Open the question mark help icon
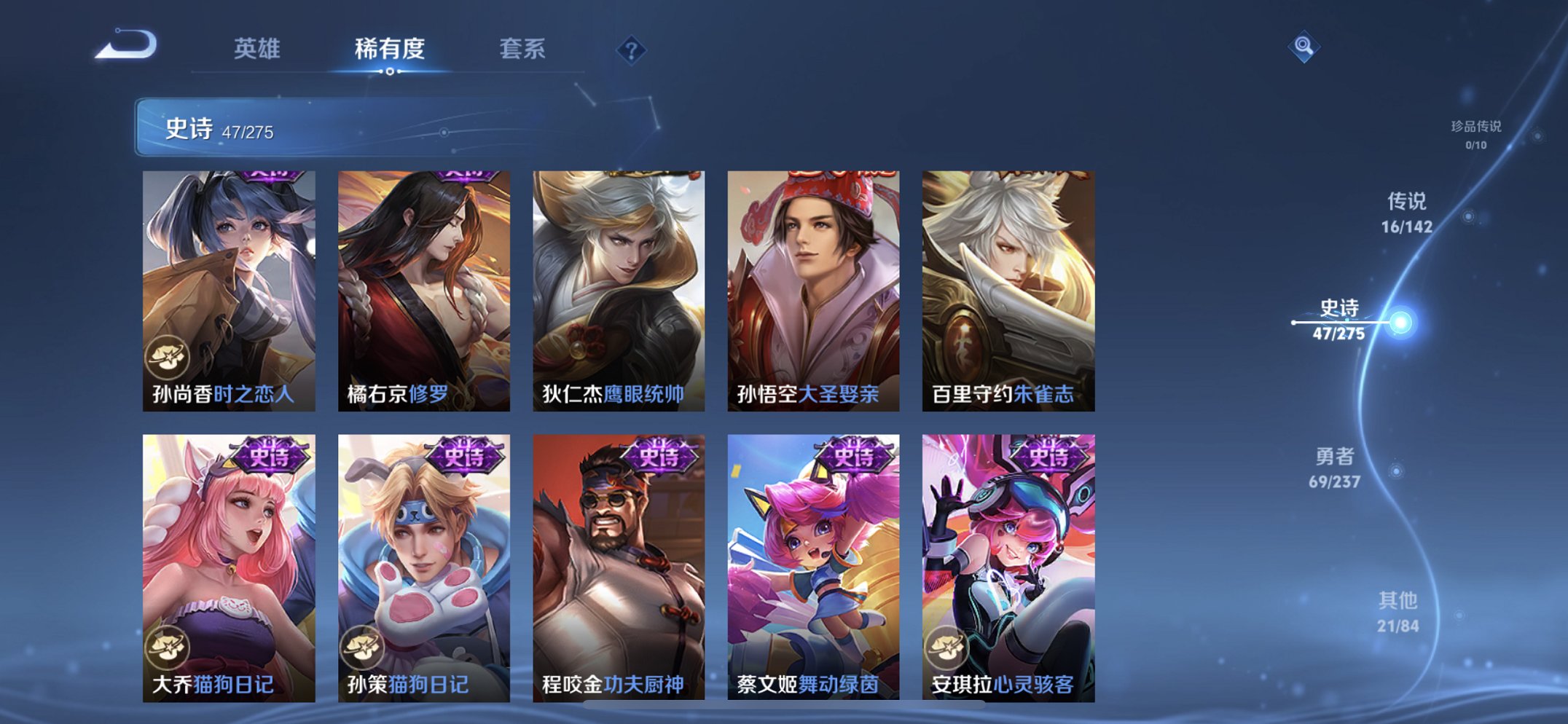The height and width of the screenshot is (724, 1568). 632,50
